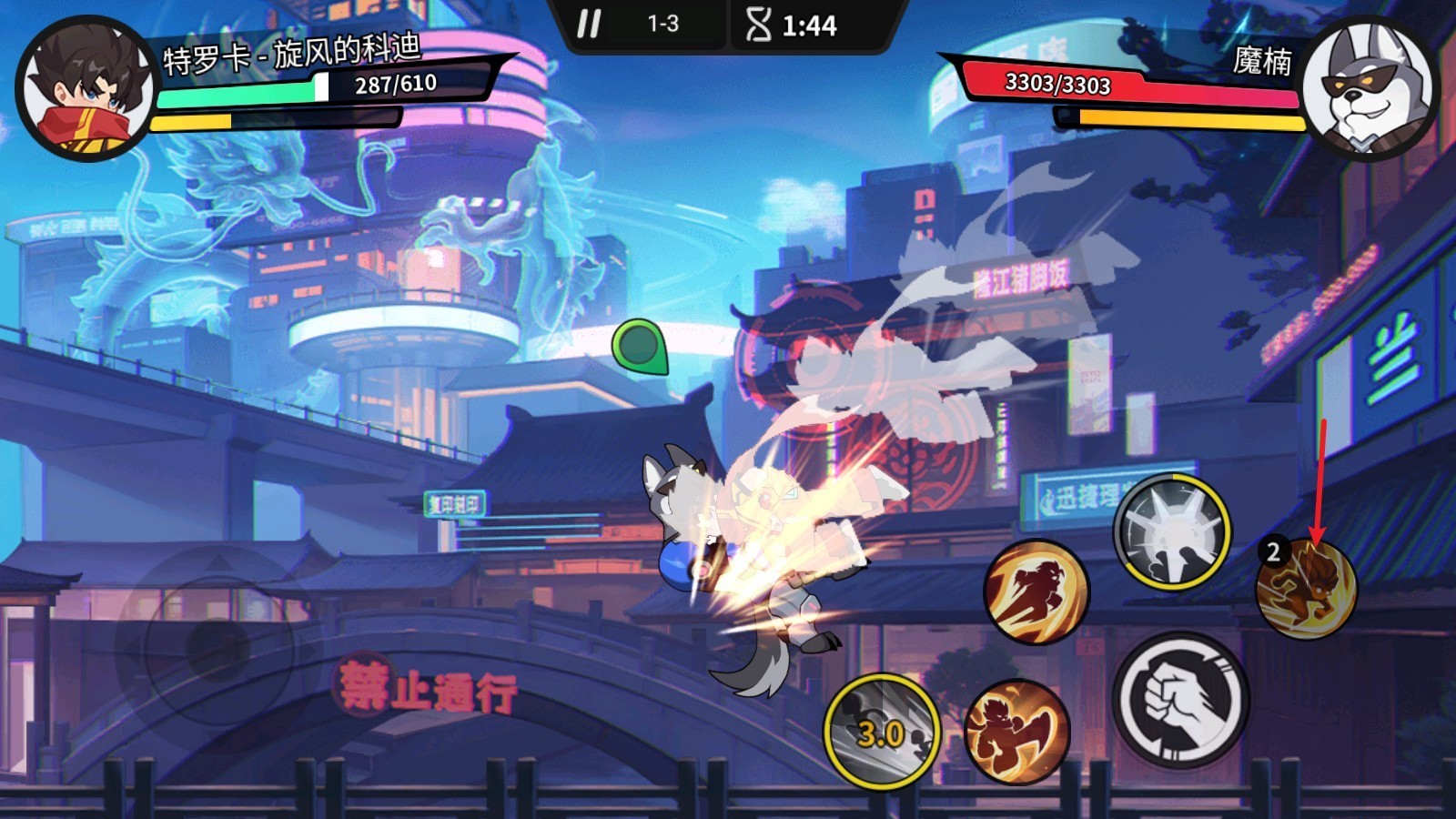The image size is (1456, 819).
Task: Trigger the flaming uppercut skill
Action: (x=1016, y=731)
